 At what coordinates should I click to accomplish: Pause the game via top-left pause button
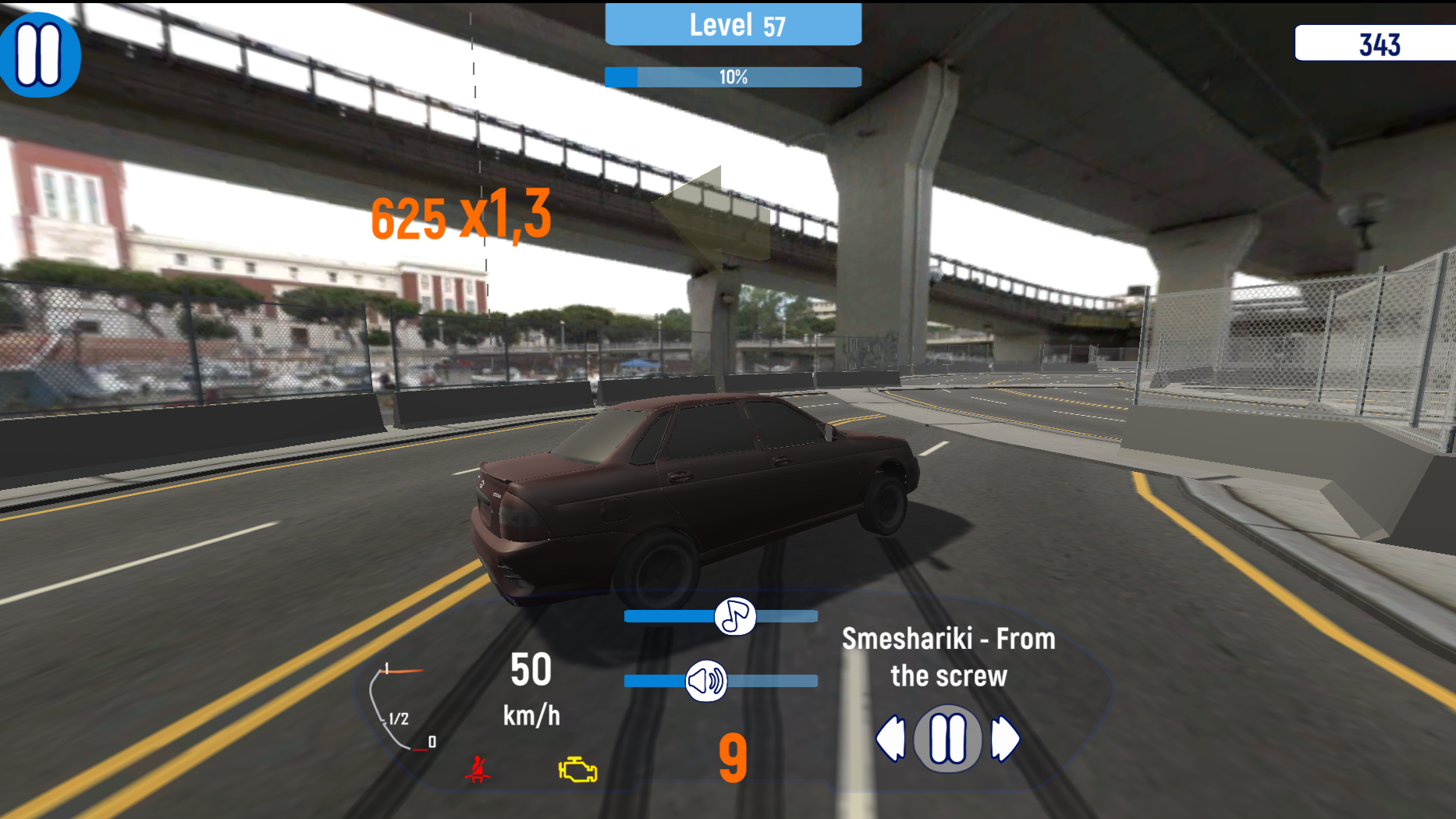(41, 53)
